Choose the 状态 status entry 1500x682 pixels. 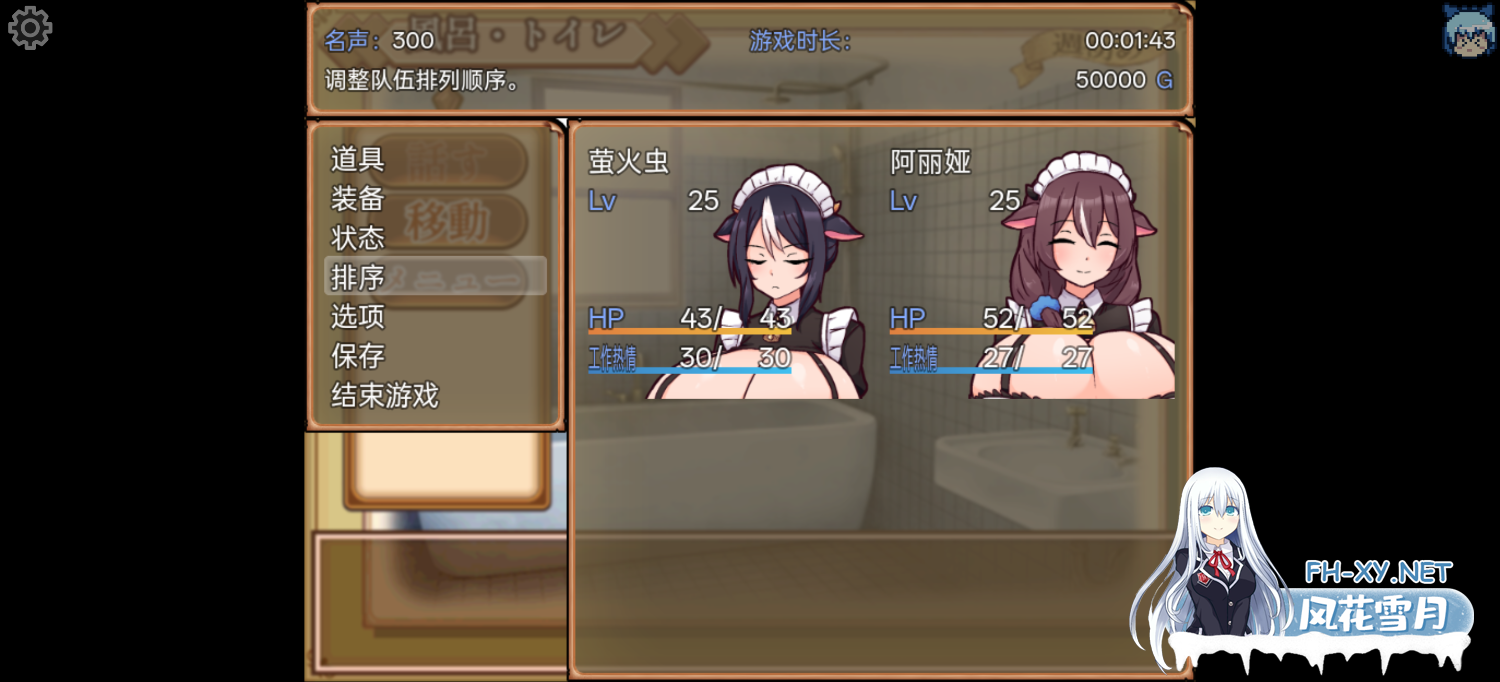pos(358,238)
